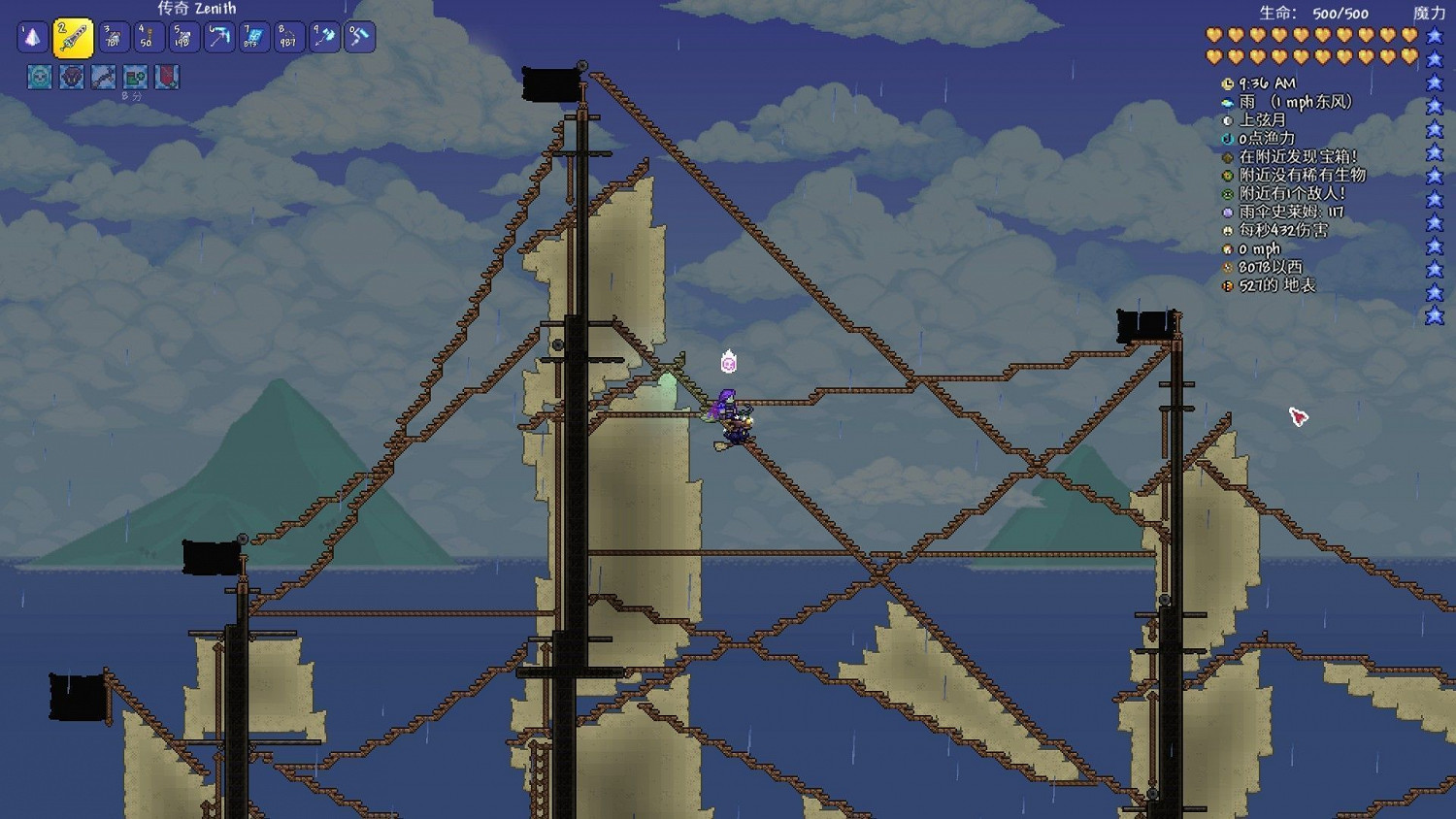The height and width of the screenshot is (819, 1456).
Task: Click the stopwatch icon showing 0 mph
Action: point(1227,249)
